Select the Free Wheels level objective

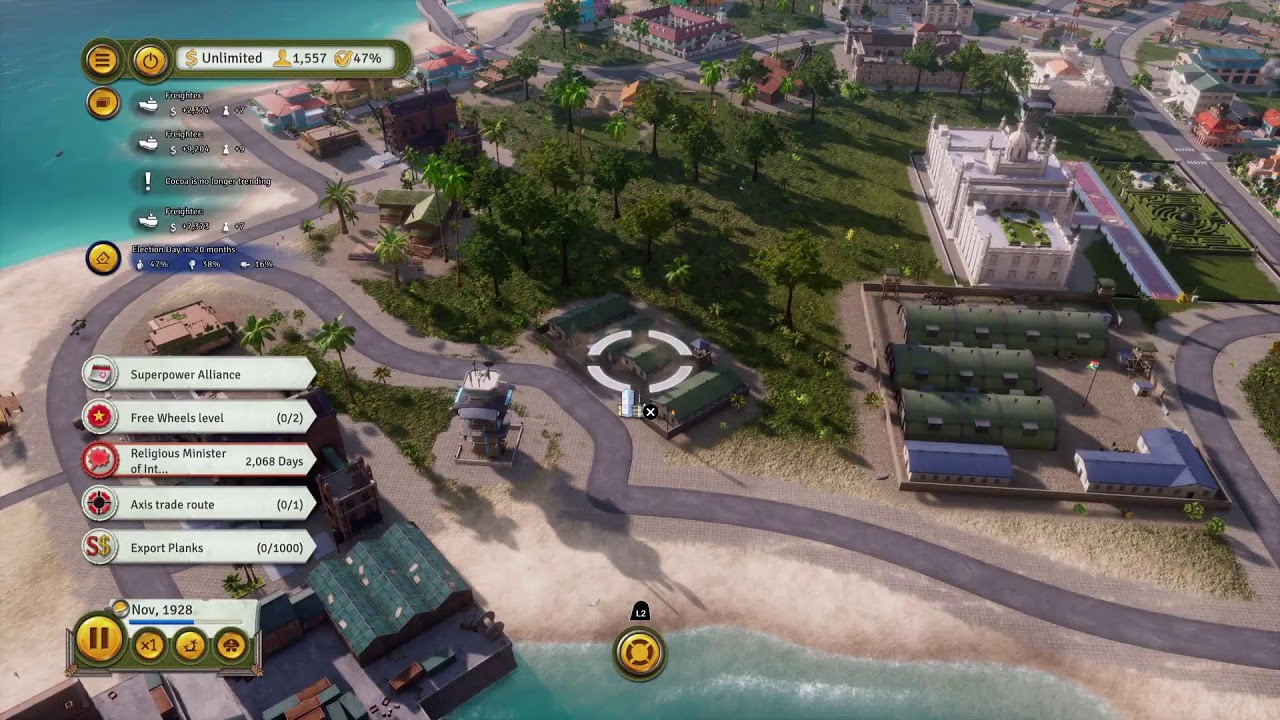click(x=199, y=418)
